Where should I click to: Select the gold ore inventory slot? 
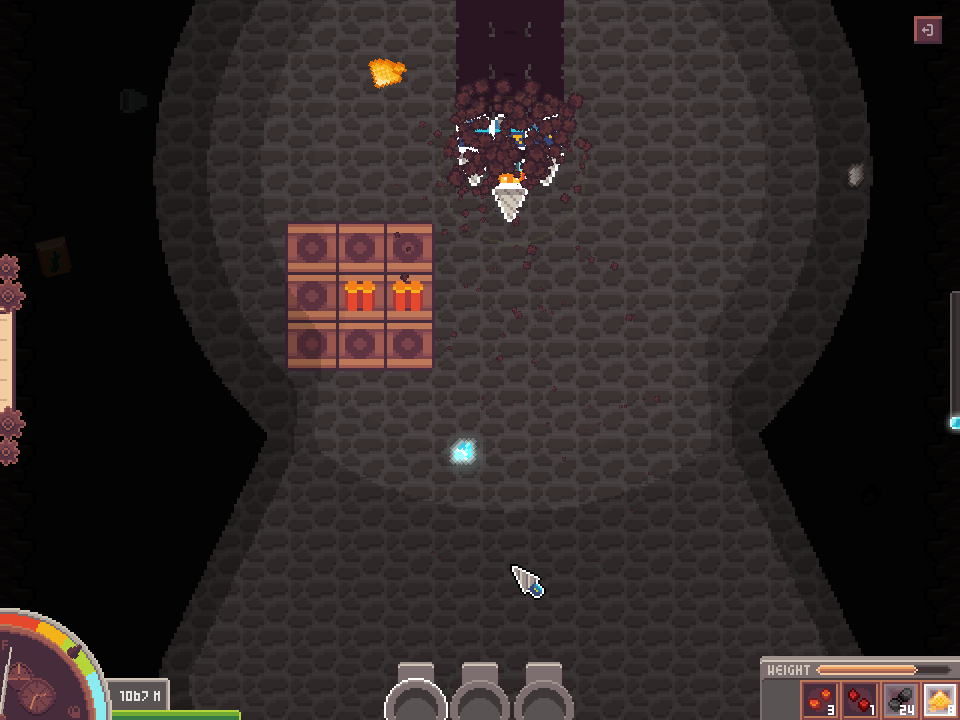[x=940, y=700]
